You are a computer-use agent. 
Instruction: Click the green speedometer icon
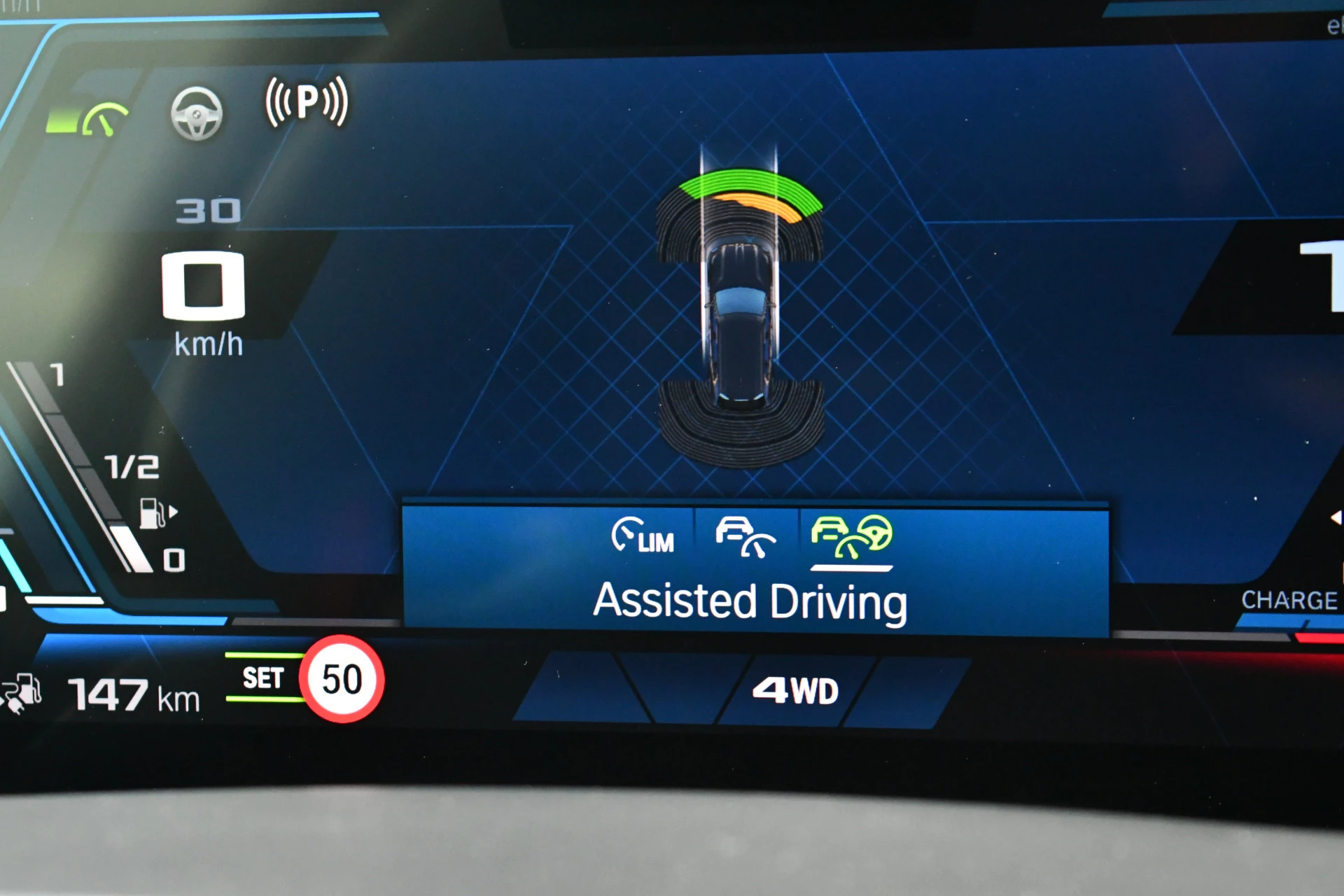(104, 119)
